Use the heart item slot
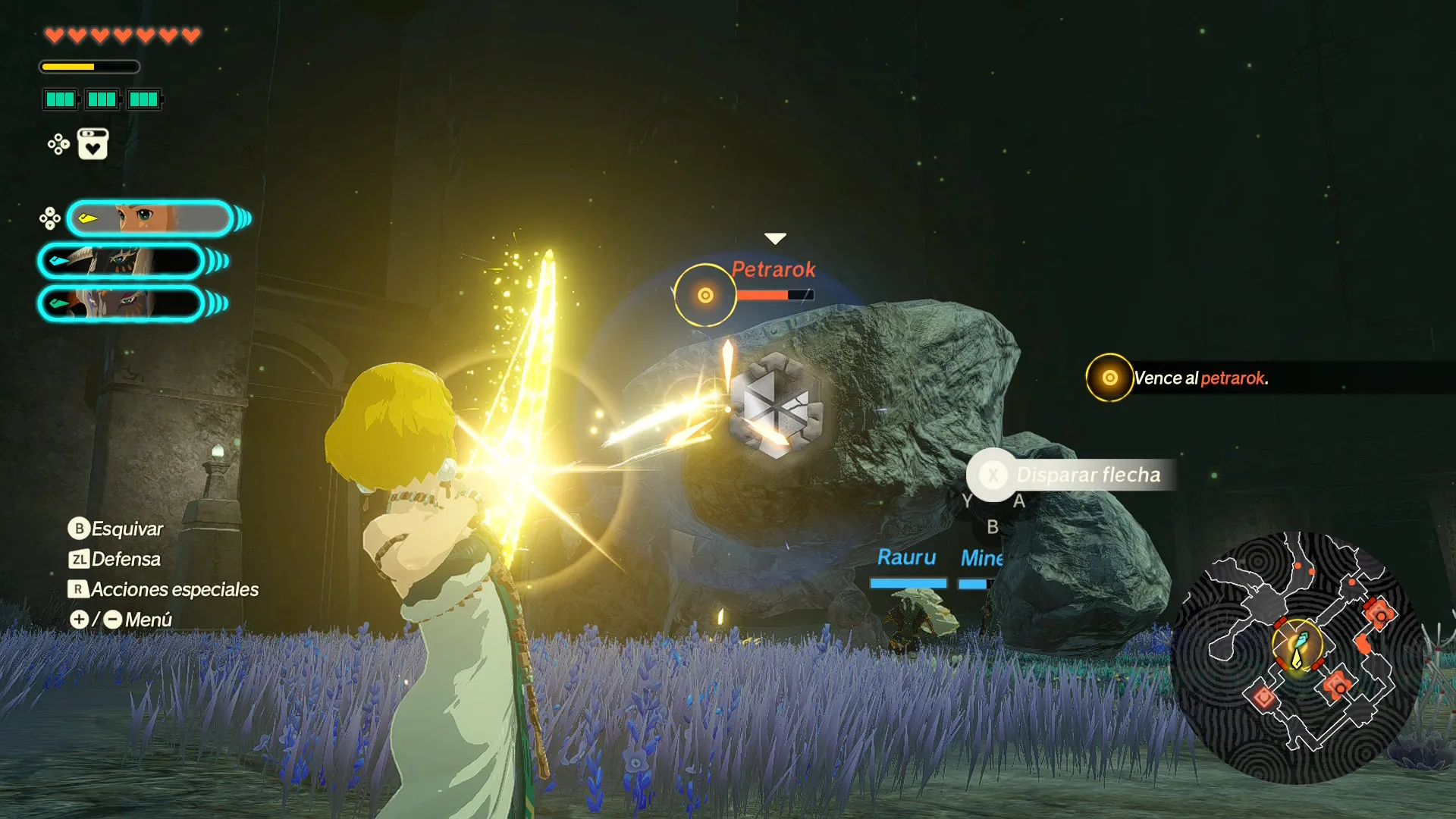The width and height of the screenshot is (1456, 819). [93, 144]
